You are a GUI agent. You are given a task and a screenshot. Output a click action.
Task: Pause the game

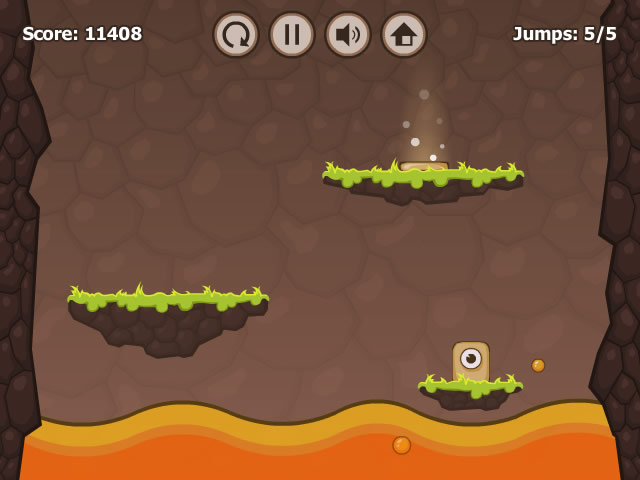[292, 35]
